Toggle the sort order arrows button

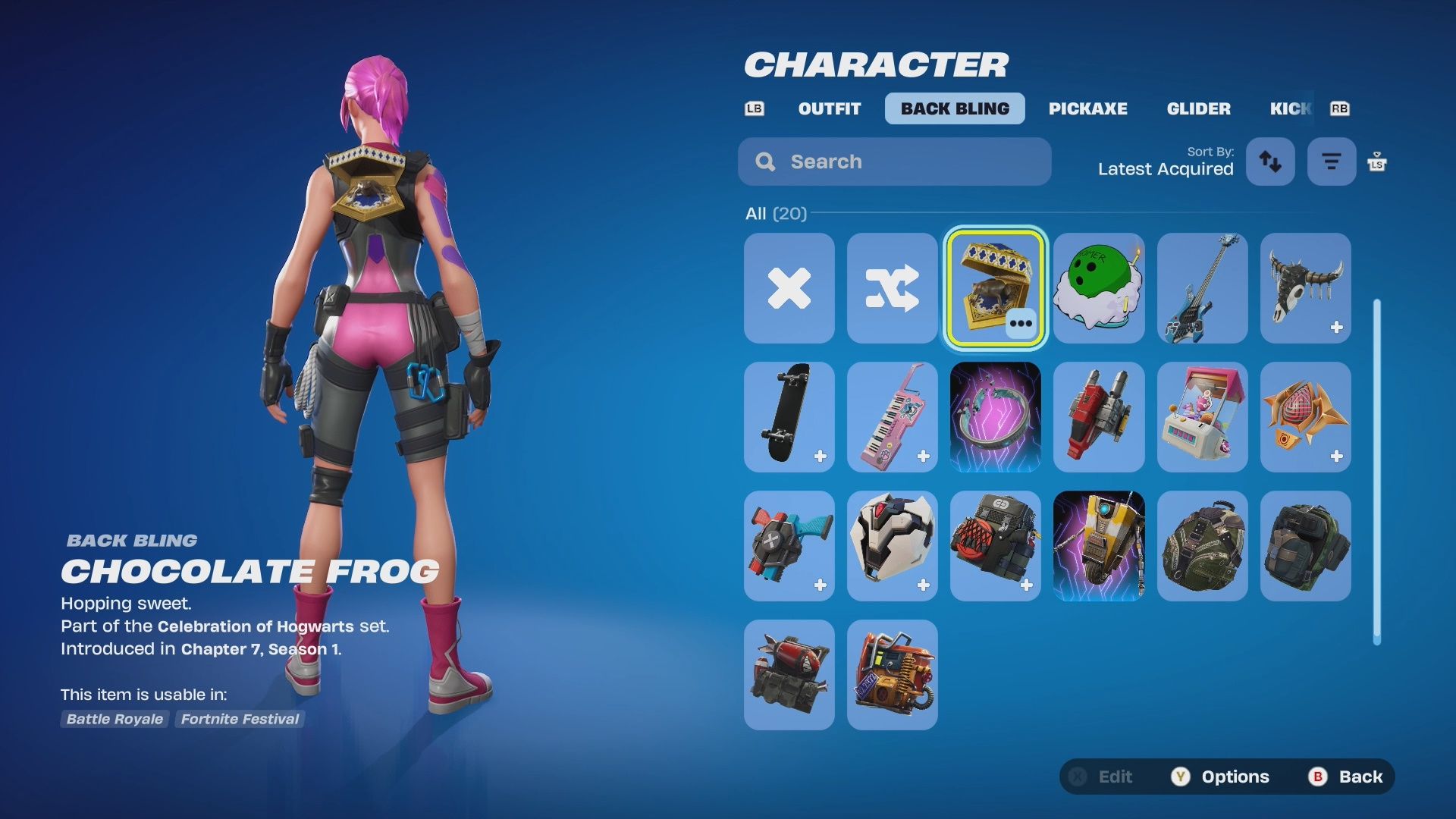pos(1270,162)
